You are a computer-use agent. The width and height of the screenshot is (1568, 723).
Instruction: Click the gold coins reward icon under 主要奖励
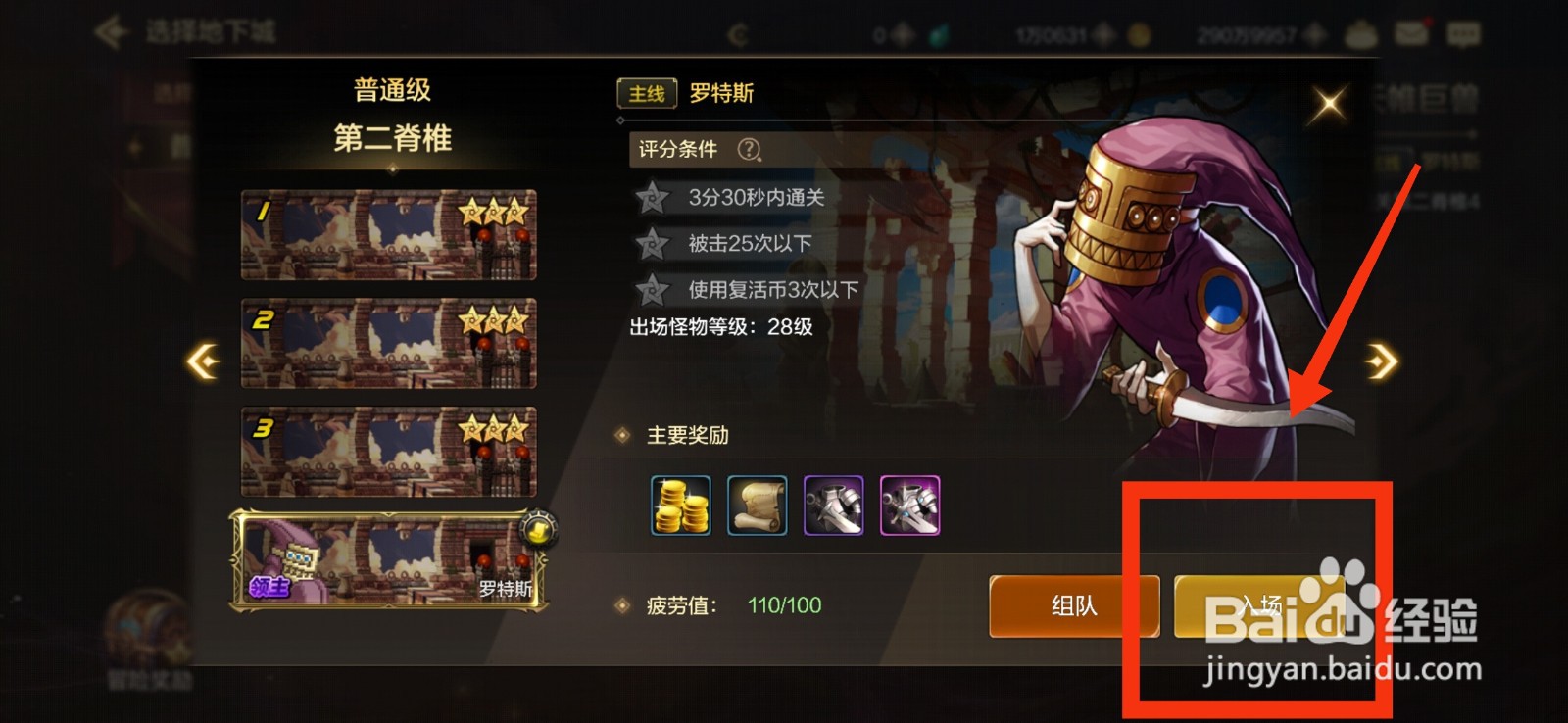coord(680,506)
